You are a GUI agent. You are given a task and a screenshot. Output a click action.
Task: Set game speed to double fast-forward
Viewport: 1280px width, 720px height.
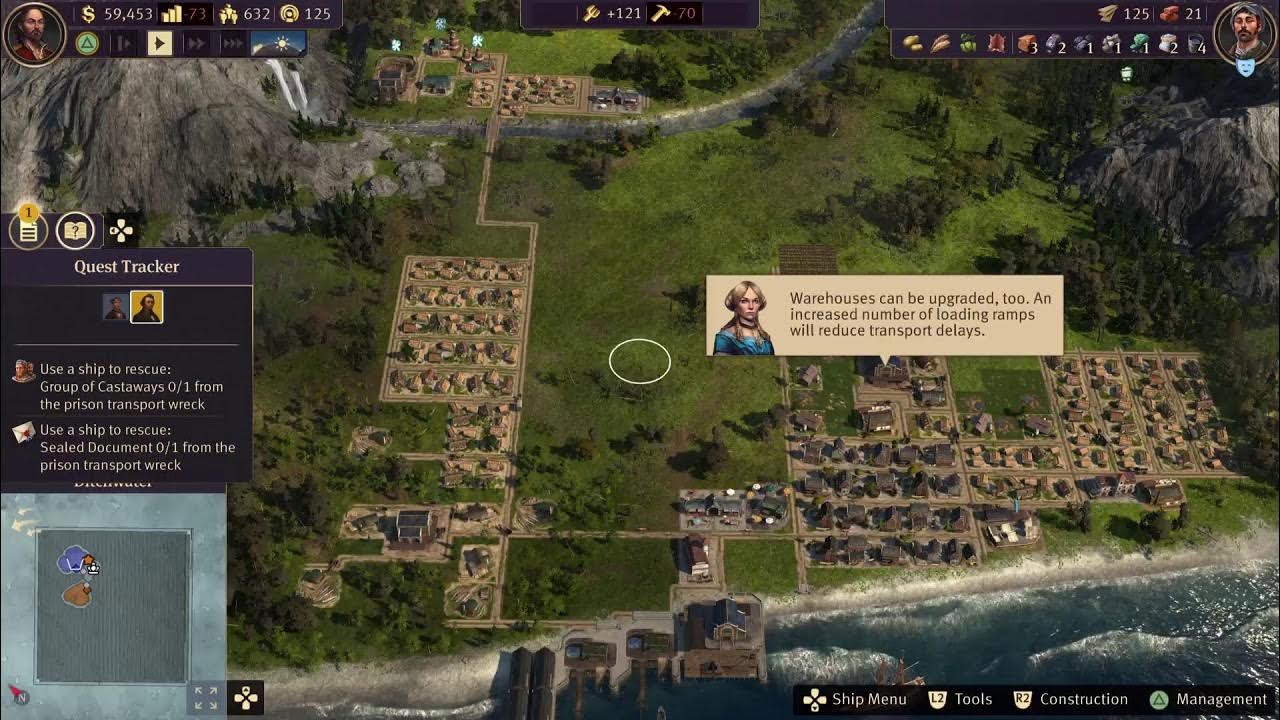pos(196,43)
